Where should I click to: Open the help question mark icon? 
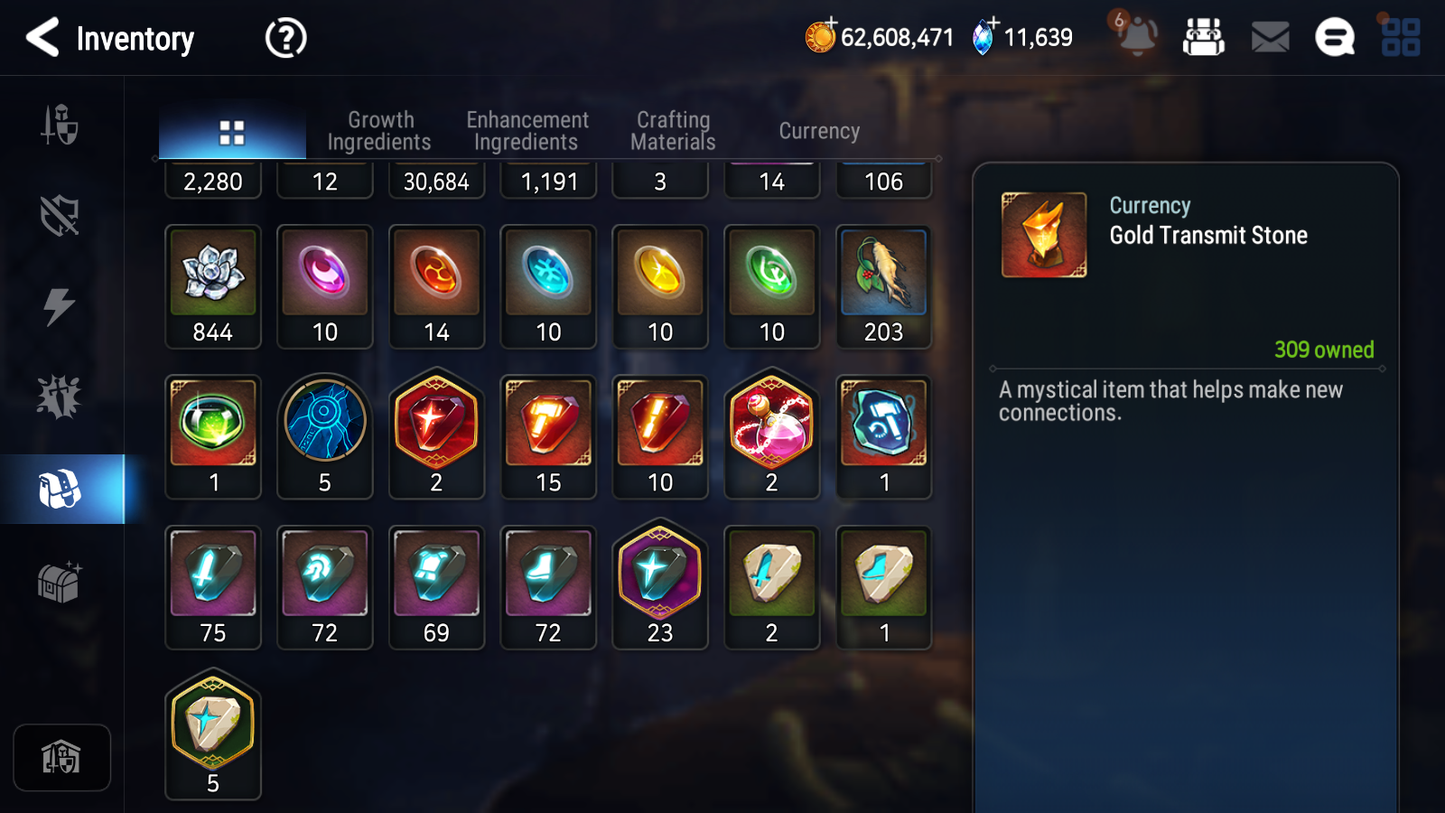[x=285, y=37]
